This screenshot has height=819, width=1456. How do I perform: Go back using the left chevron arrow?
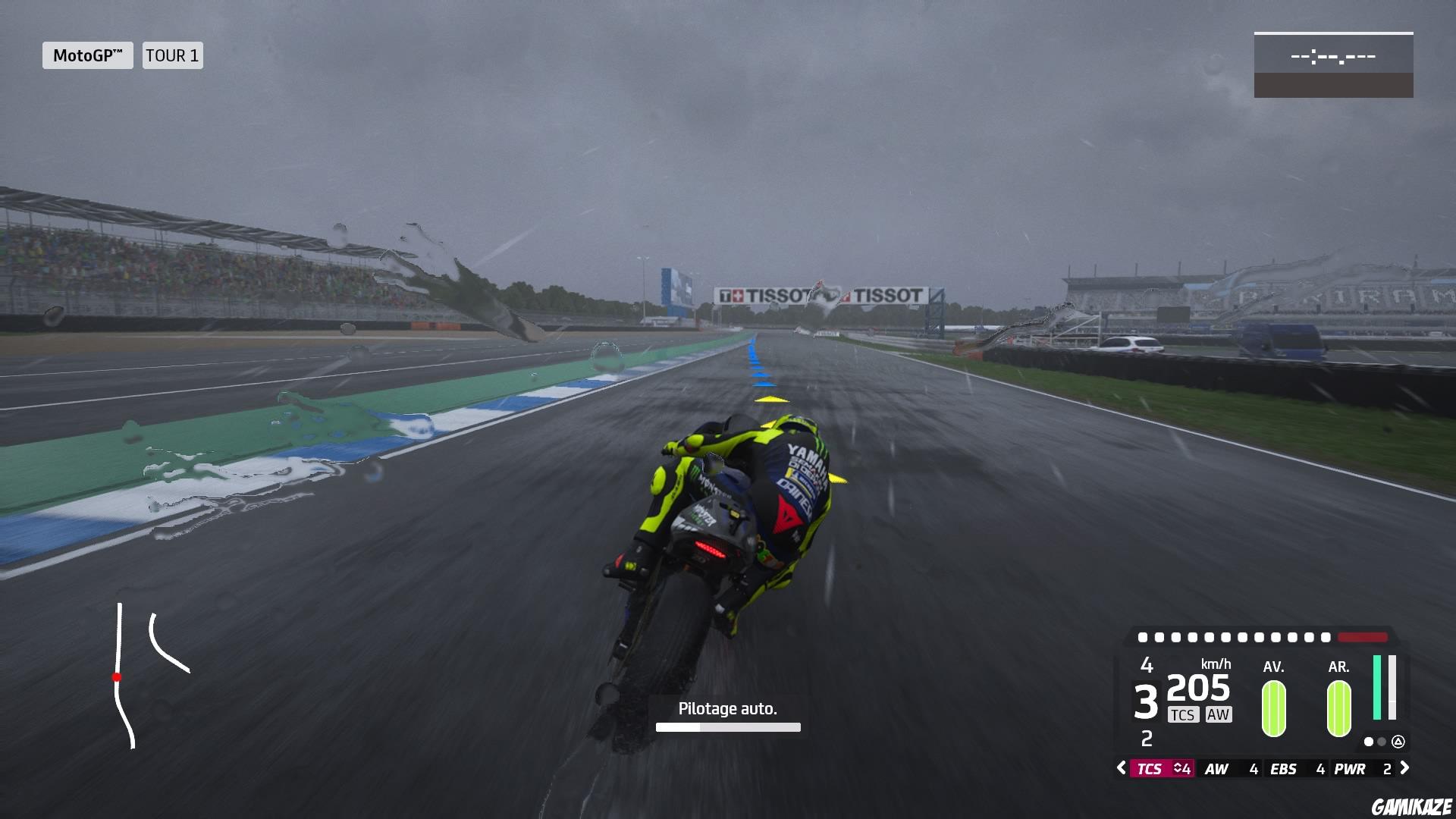coord(1121,767)
